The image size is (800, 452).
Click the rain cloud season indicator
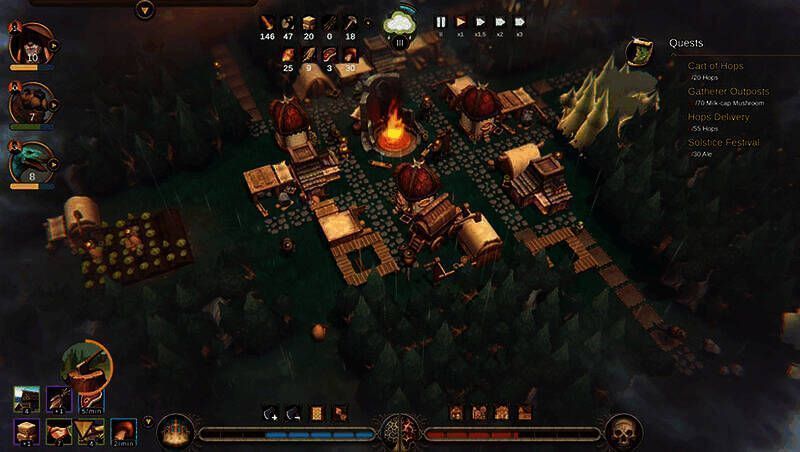pos(401,24)
